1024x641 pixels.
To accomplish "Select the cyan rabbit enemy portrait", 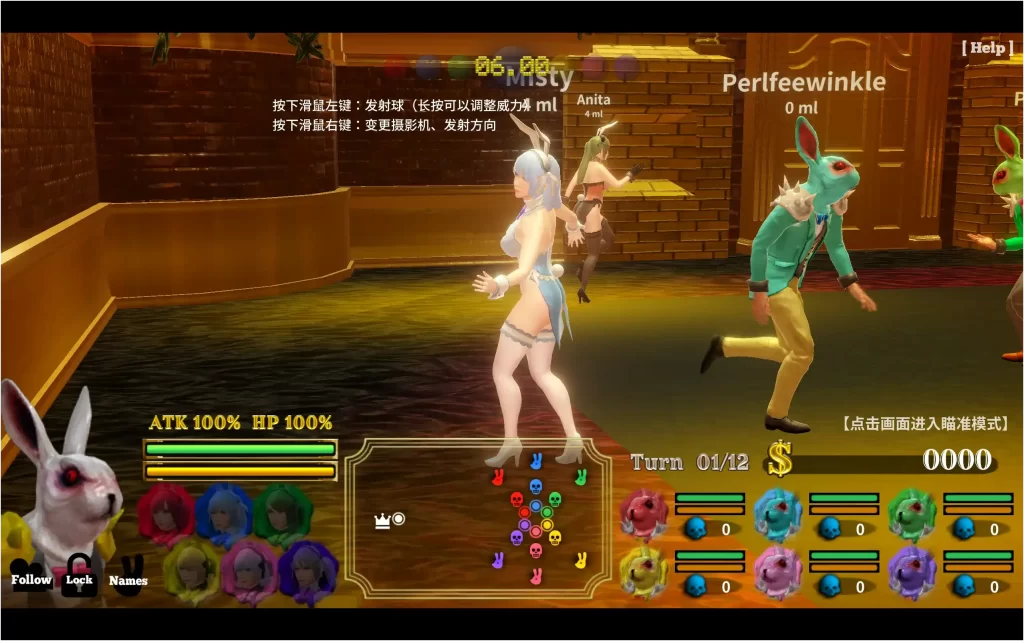I will click(x=778, y=514).
